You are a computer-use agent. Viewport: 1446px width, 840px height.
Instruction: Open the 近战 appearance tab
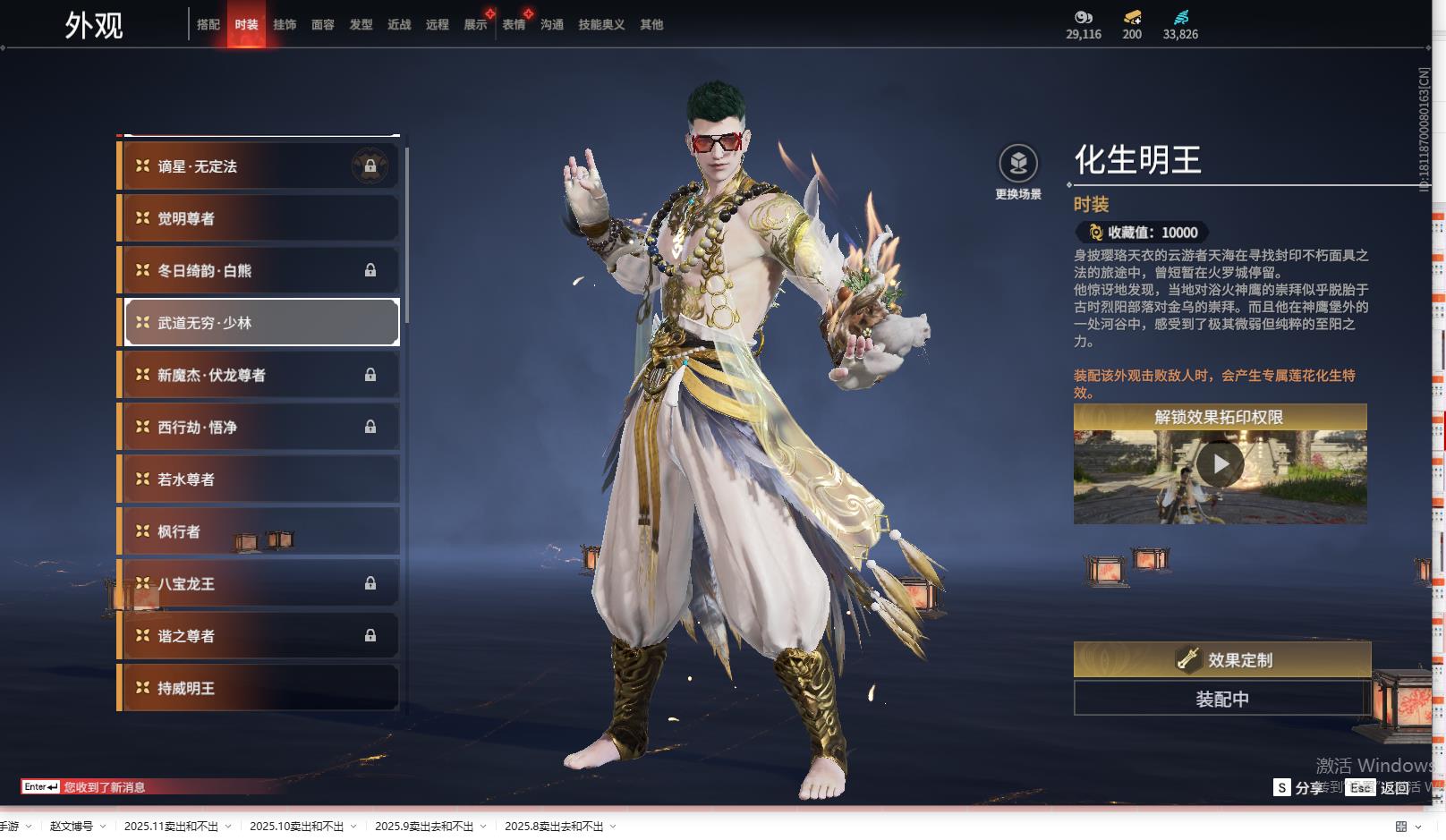click(x=399, y=25)
